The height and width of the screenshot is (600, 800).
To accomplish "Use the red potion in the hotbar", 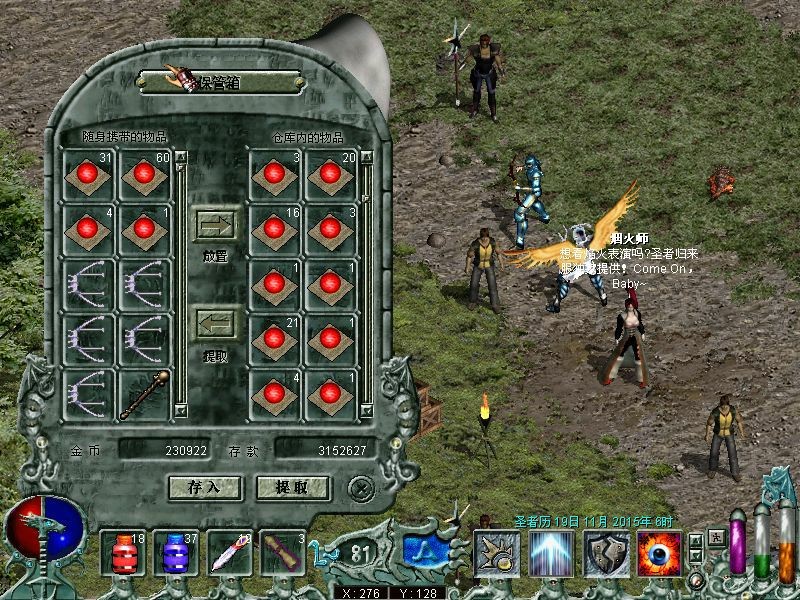I will 122,553.
